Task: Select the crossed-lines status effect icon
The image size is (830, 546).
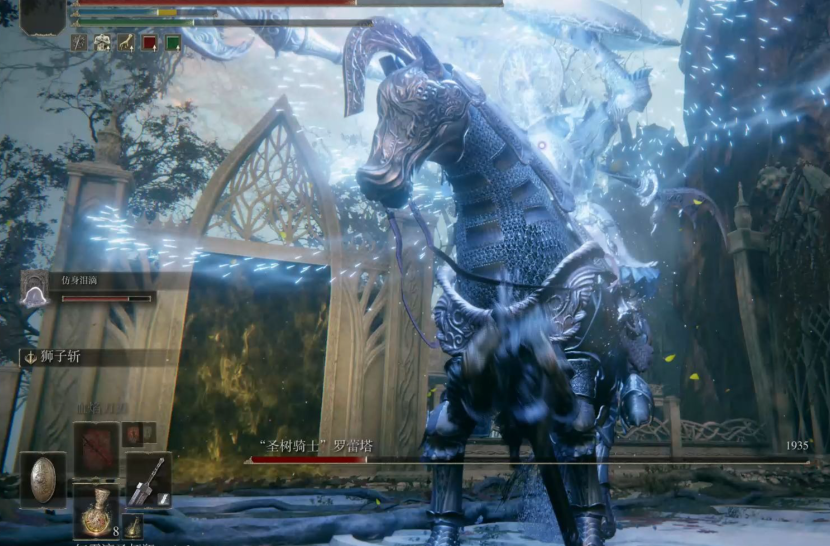Action: pyautogui.click(x=79, y=42)
